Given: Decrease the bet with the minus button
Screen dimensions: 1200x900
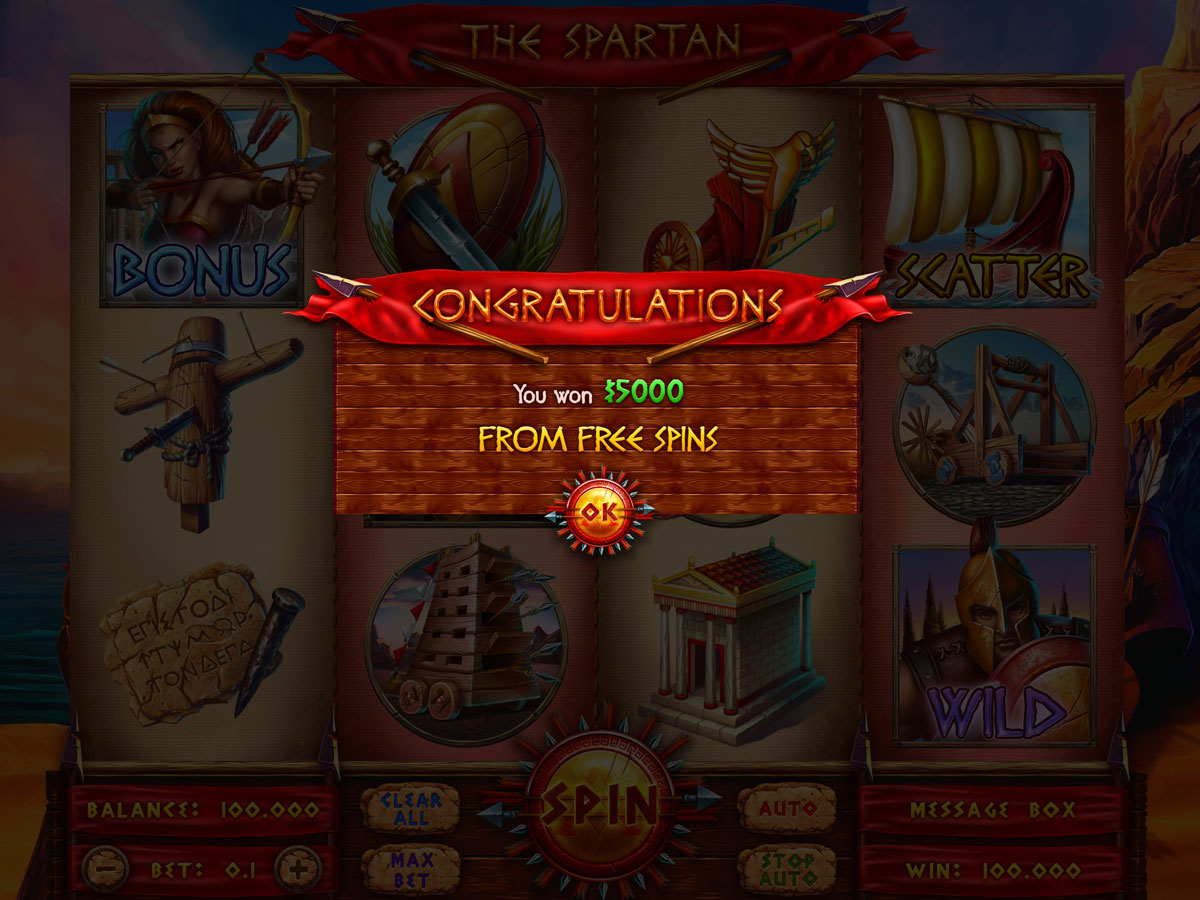Looking at the screenshot, I should tap(105, 869).
